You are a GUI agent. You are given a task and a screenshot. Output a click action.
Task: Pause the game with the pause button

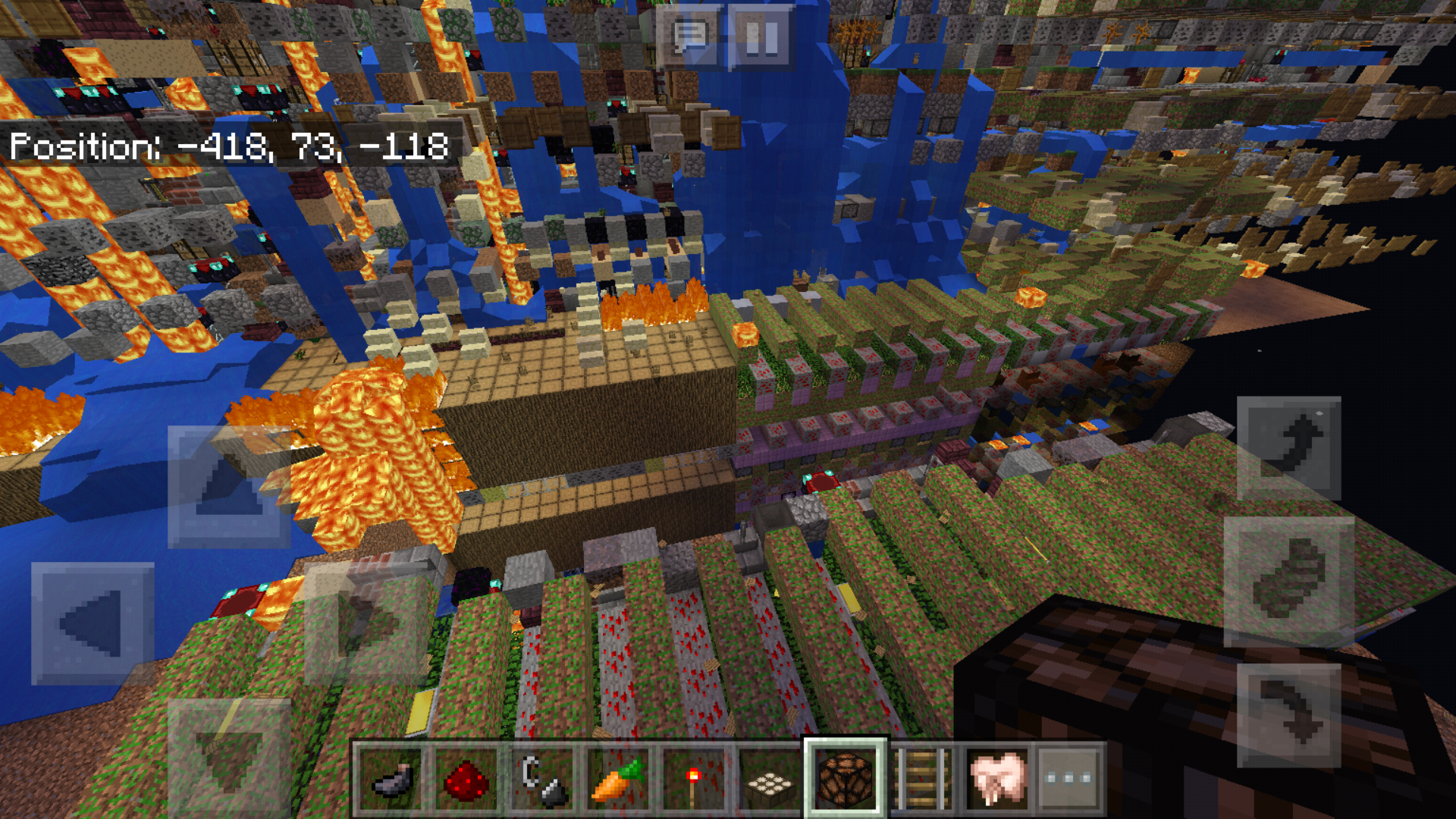(761, 36)
